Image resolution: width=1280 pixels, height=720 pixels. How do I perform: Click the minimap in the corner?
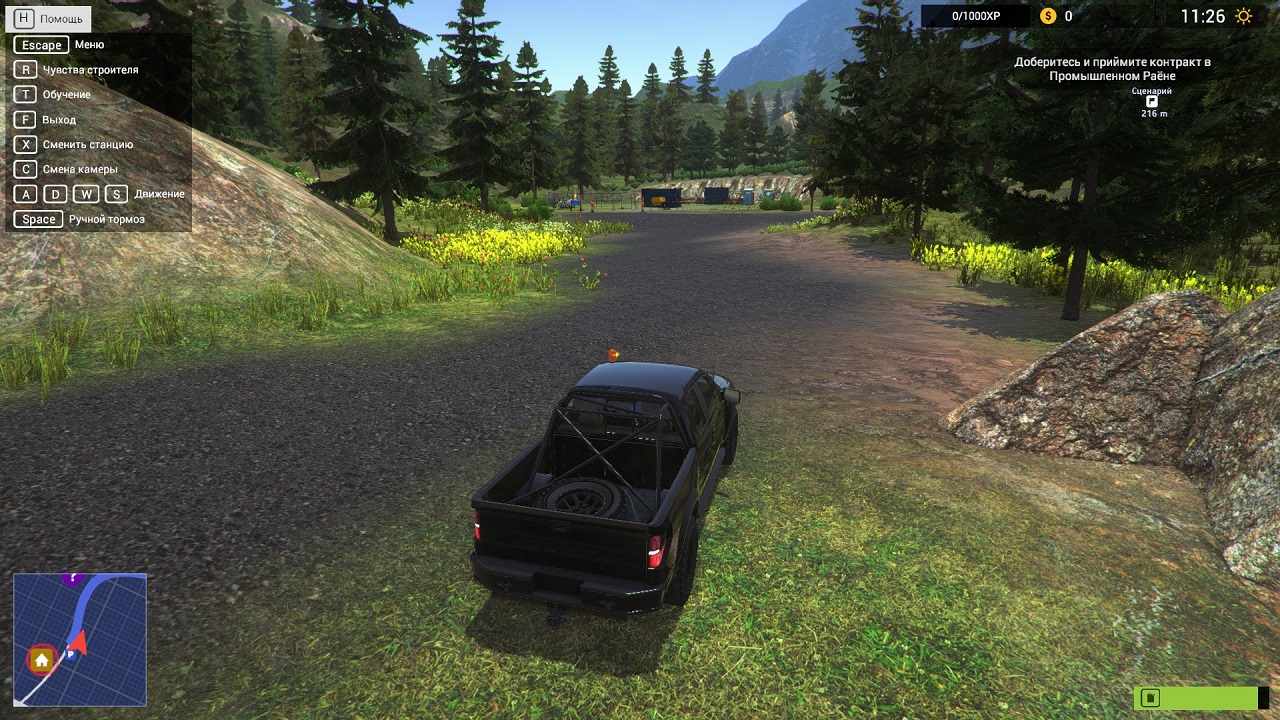80,639
